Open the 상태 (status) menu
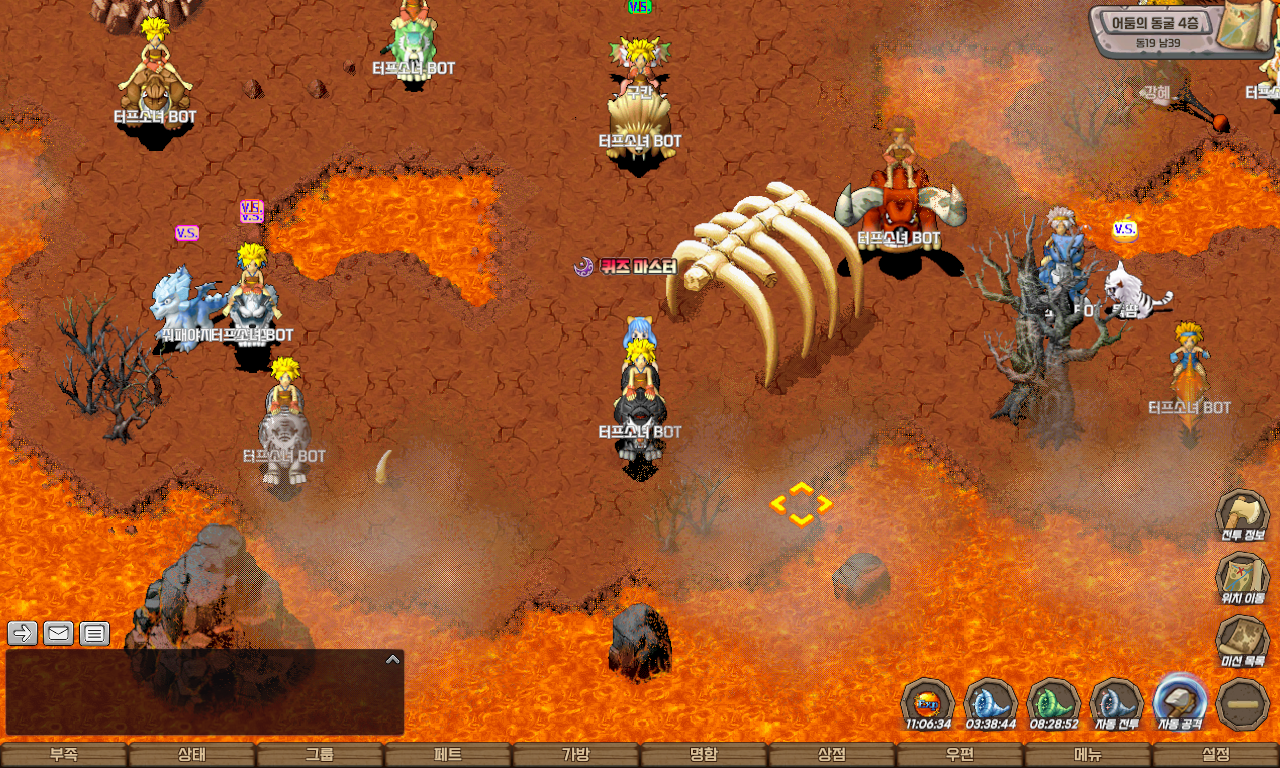The height and width of the screenshot is (768, 1280). (x=192, y=755)
